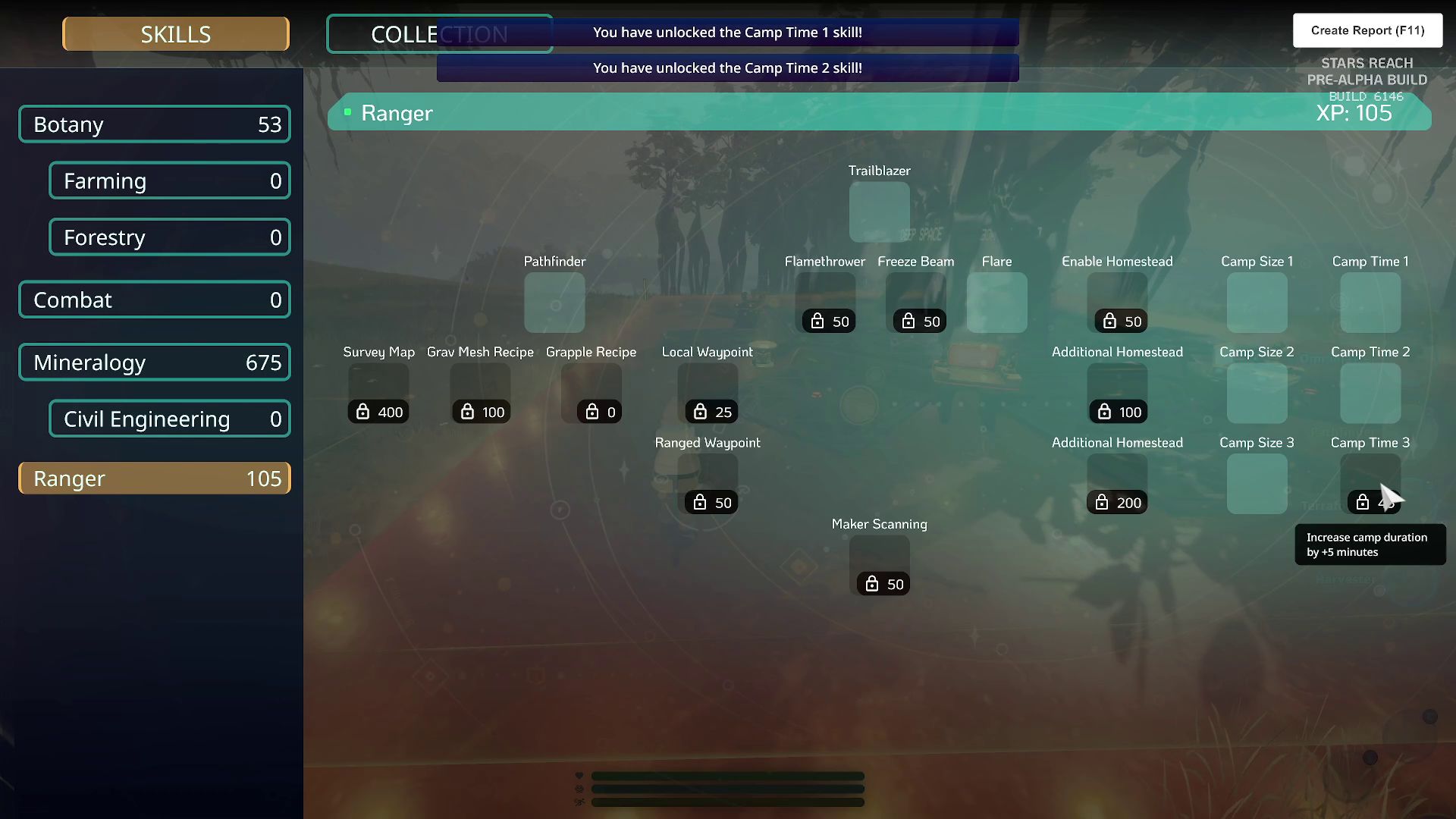Unlock the Survey Map skill
Screen dimensions: 1456x819
pos(378,393)
